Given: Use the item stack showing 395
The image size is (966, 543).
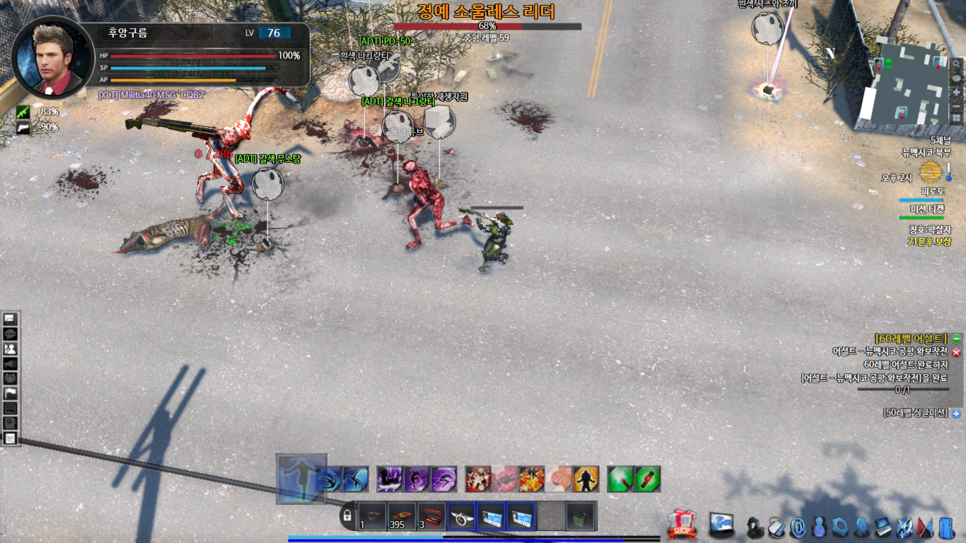Looking at the screenshot, I should pos(401,517).
